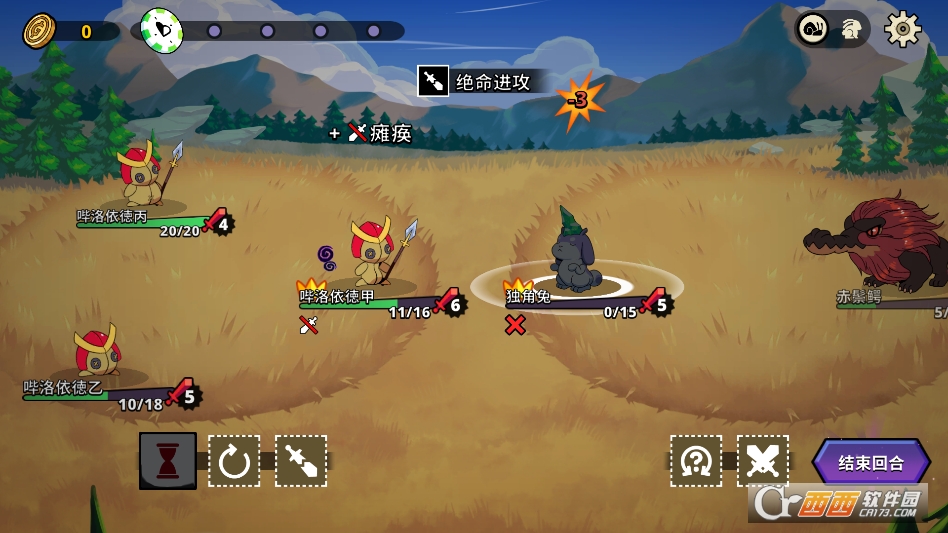Choose the circular arrow action
This screenshot has height=533, width=948.
coord(234,461)
